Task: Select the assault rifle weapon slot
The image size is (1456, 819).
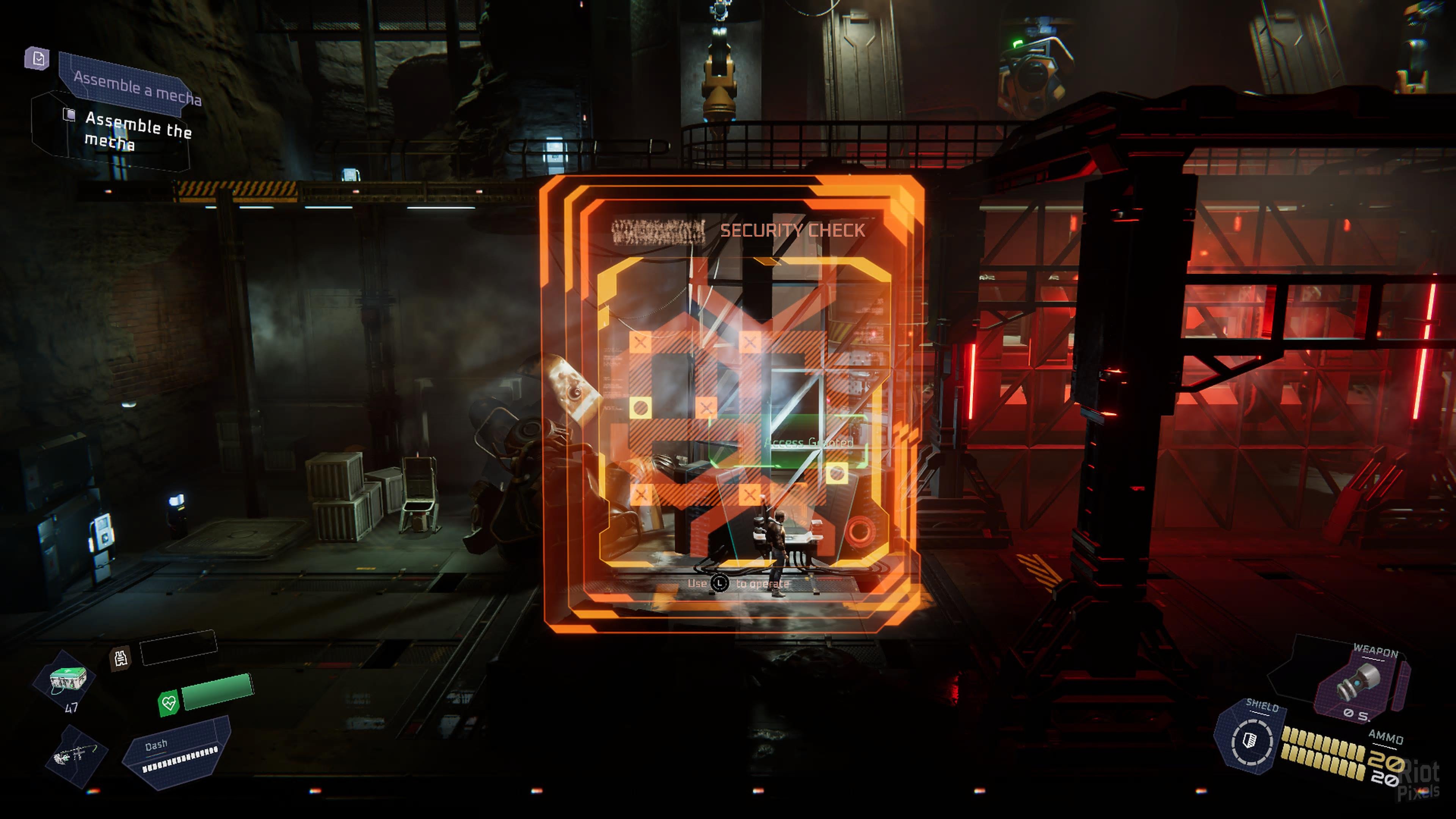Action: coord(75,755)
